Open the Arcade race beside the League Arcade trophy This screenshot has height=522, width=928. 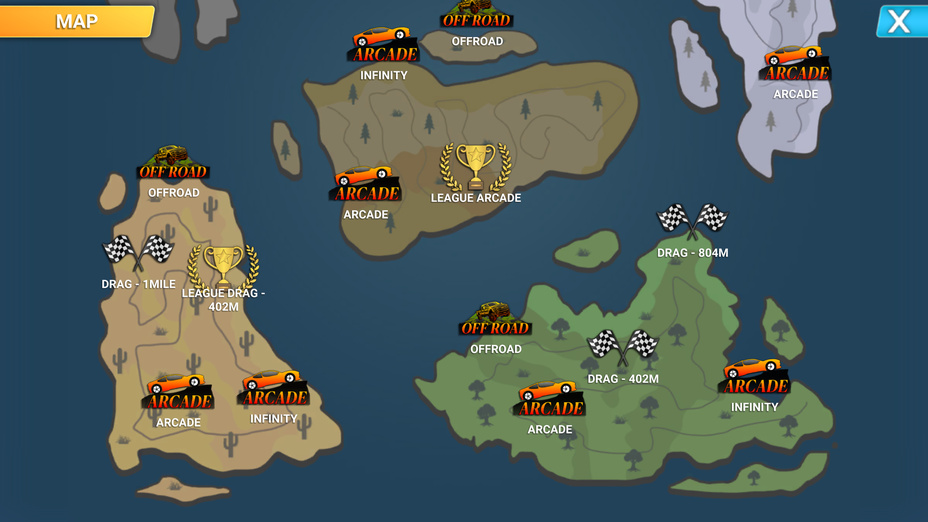(x=366, y=185)
